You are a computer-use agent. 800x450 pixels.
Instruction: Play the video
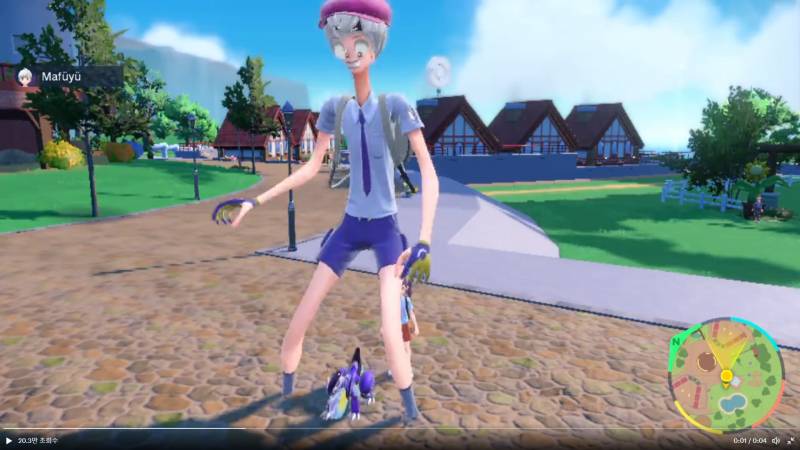pos(9,441)
